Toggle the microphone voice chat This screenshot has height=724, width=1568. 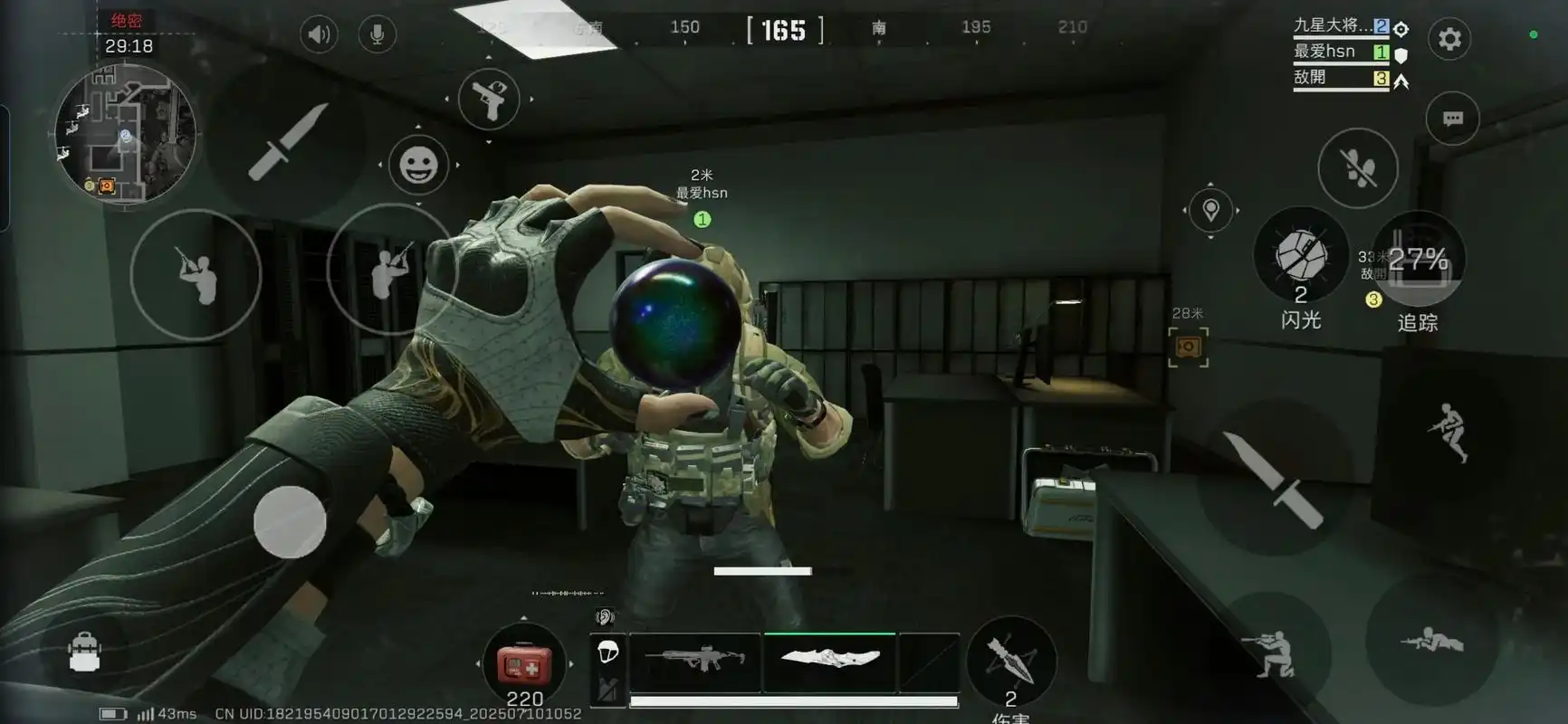[378, 35]
